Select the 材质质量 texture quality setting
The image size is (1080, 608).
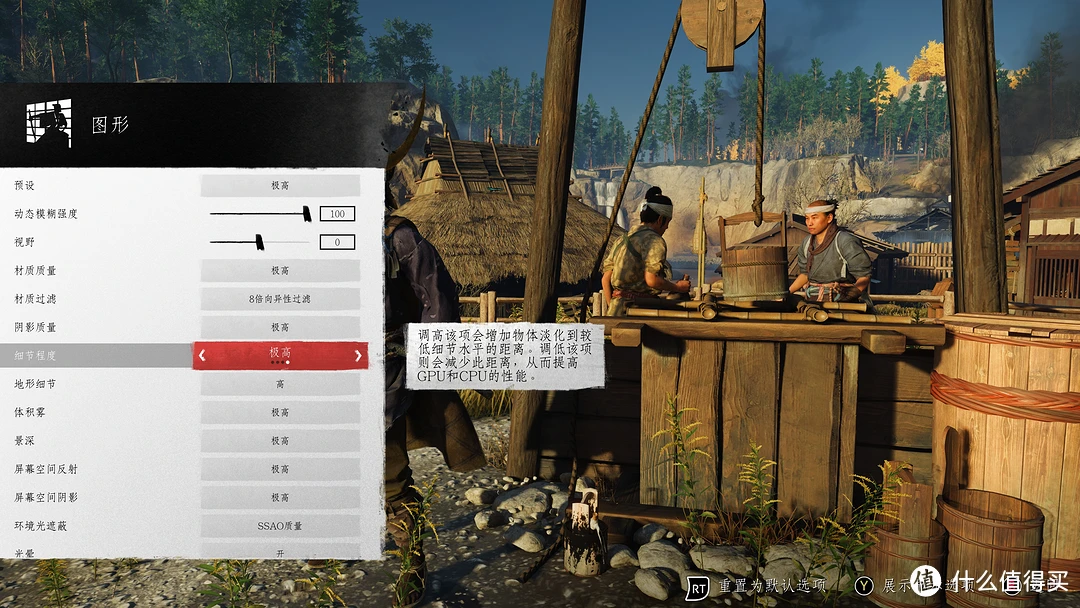click(280, 270)
